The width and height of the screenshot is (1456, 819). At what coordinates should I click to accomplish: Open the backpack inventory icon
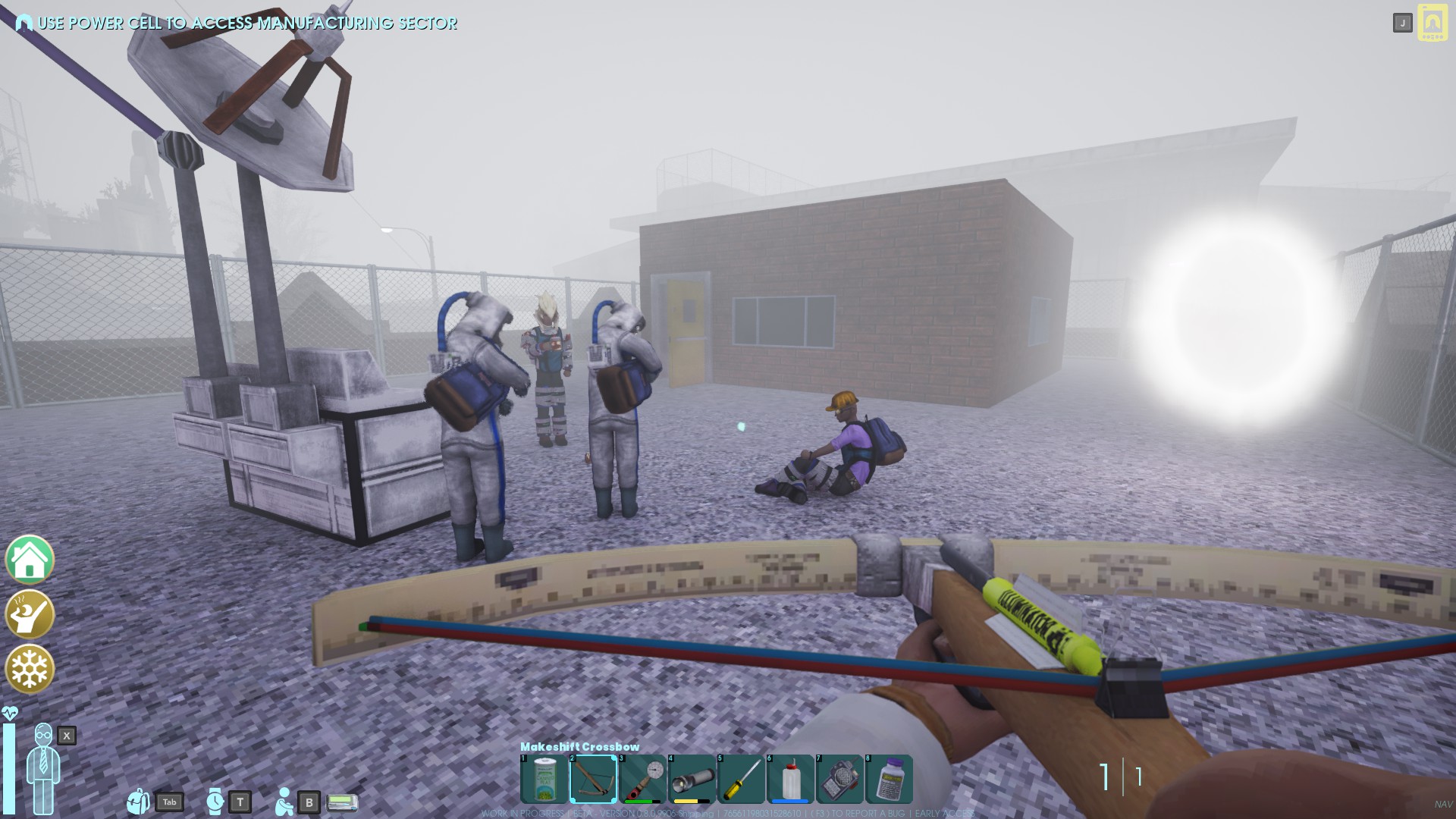139,801
